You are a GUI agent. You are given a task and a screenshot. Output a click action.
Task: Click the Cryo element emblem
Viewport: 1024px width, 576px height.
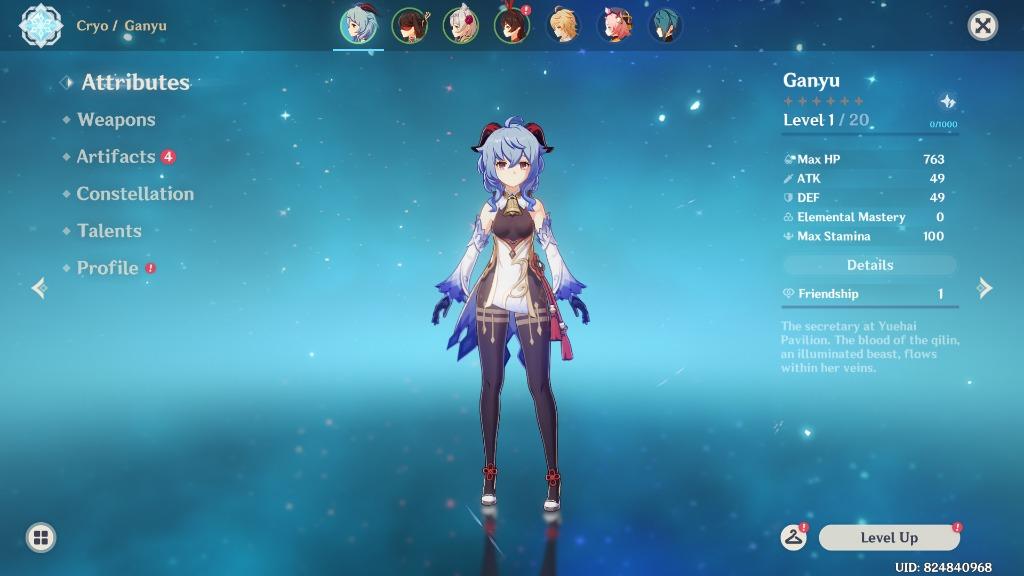click(41, 26)
